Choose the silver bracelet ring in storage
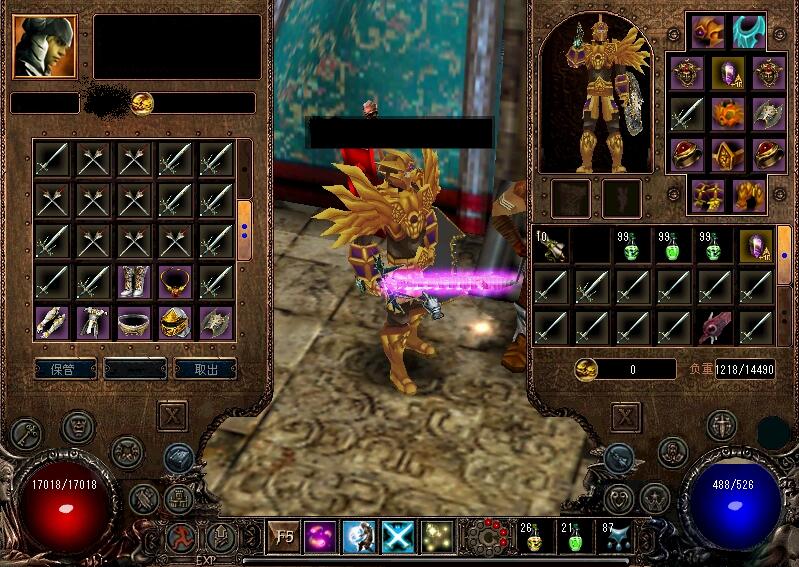 [x=135, y=321]
